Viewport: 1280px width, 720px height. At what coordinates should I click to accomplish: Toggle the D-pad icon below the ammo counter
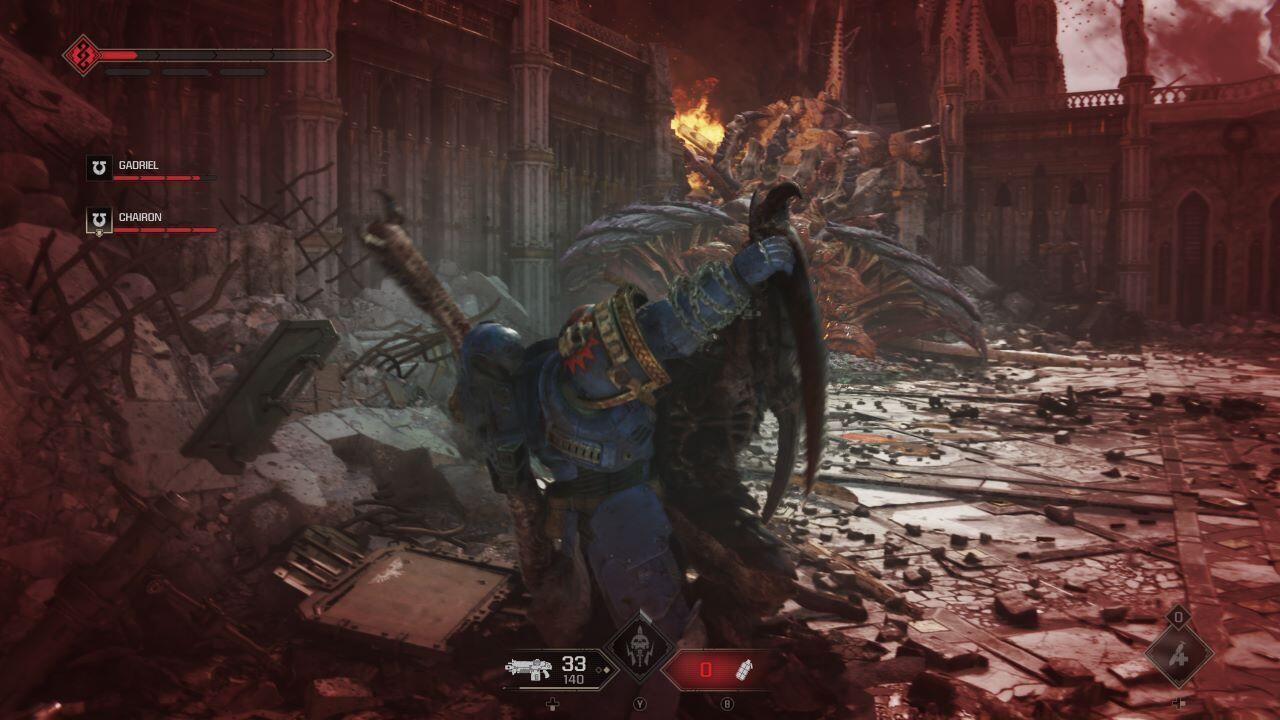tap(552, 704)
